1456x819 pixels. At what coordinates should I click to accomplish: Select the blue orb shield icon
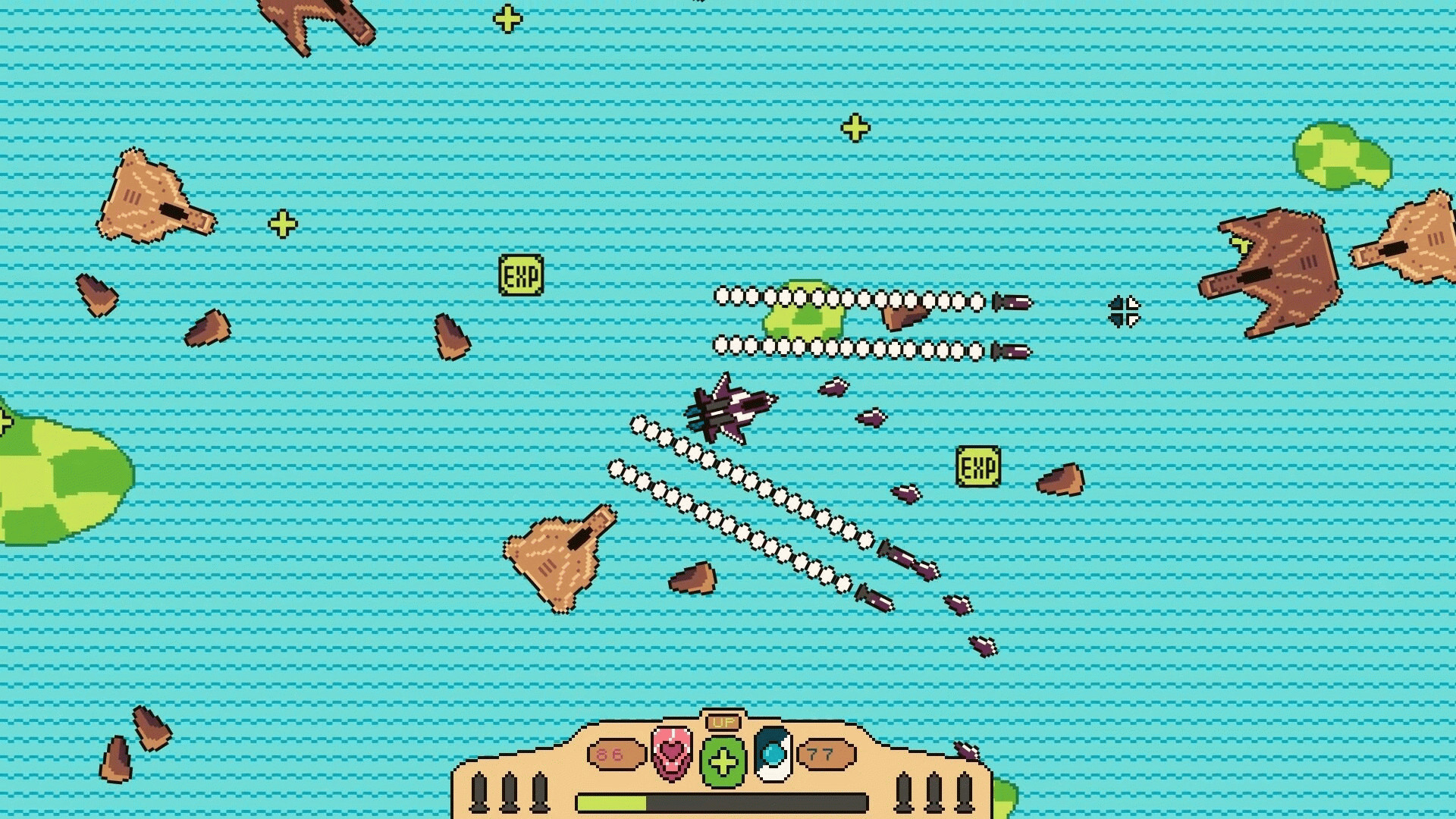[773, 753]
